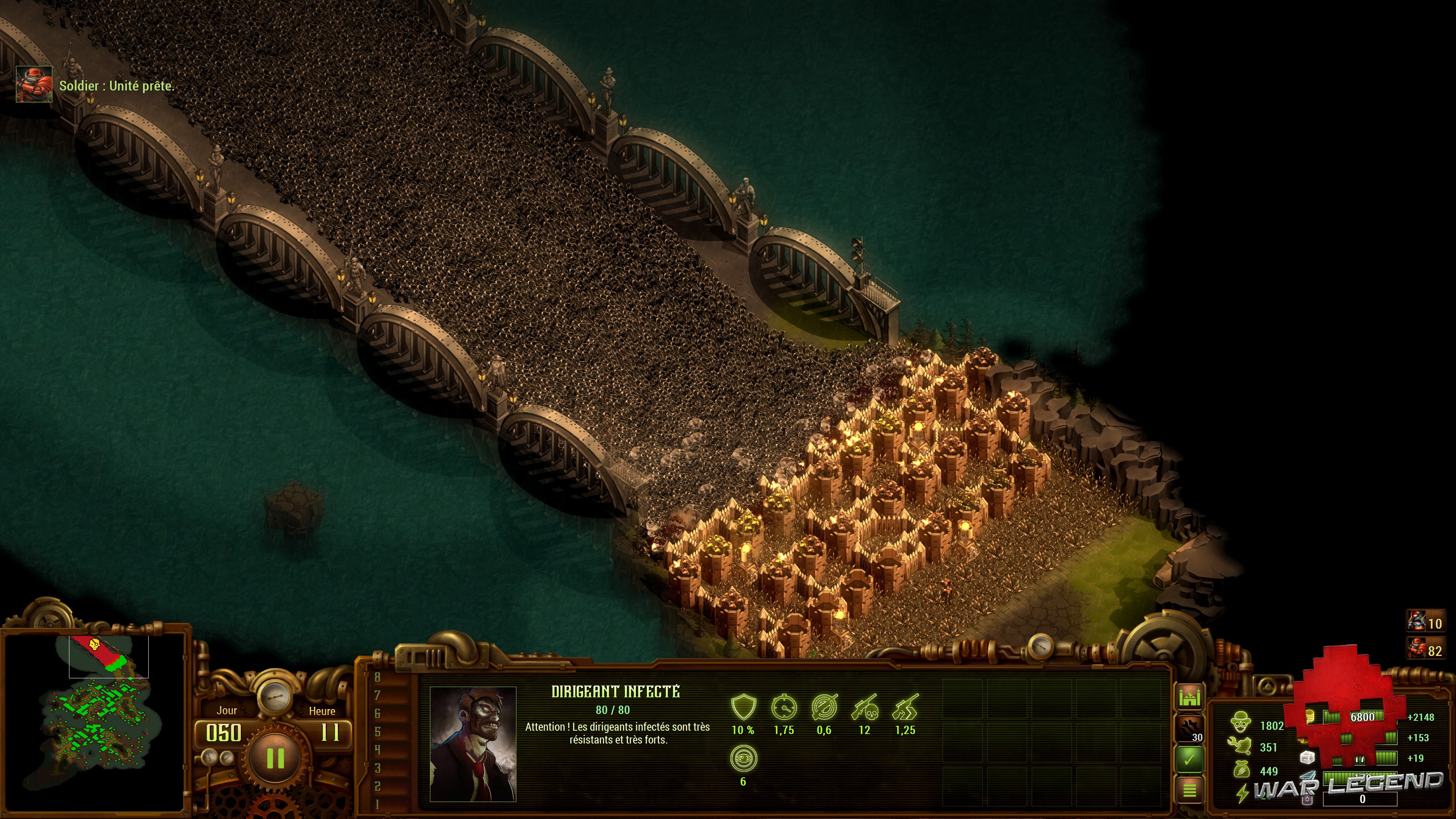1456x819 pixels.
Task: Click the Dirigeant Infecté portrait
Action: [x=473, y=744]
